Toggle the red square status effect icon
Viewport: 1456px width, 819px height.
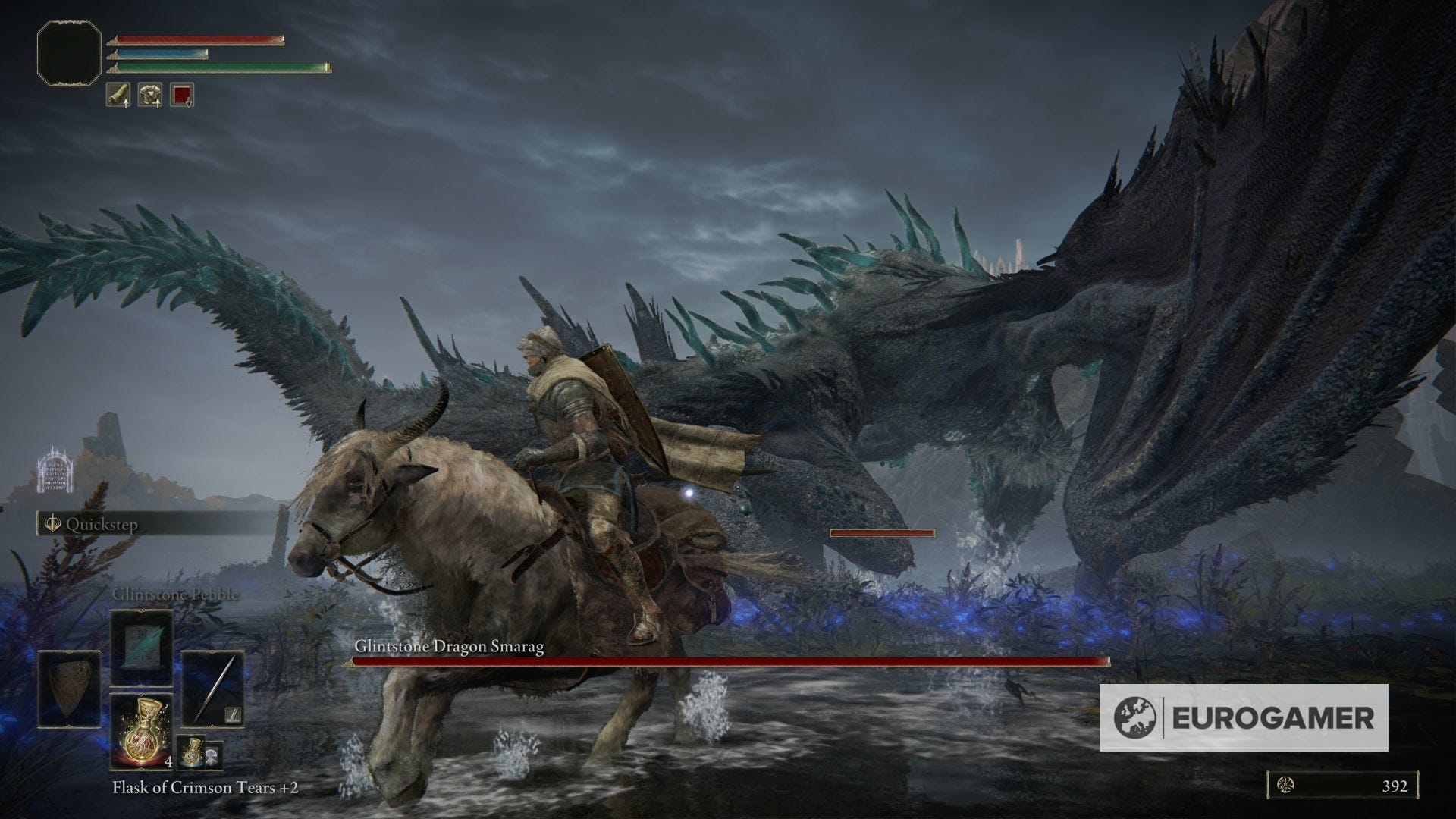pos(181,96)
